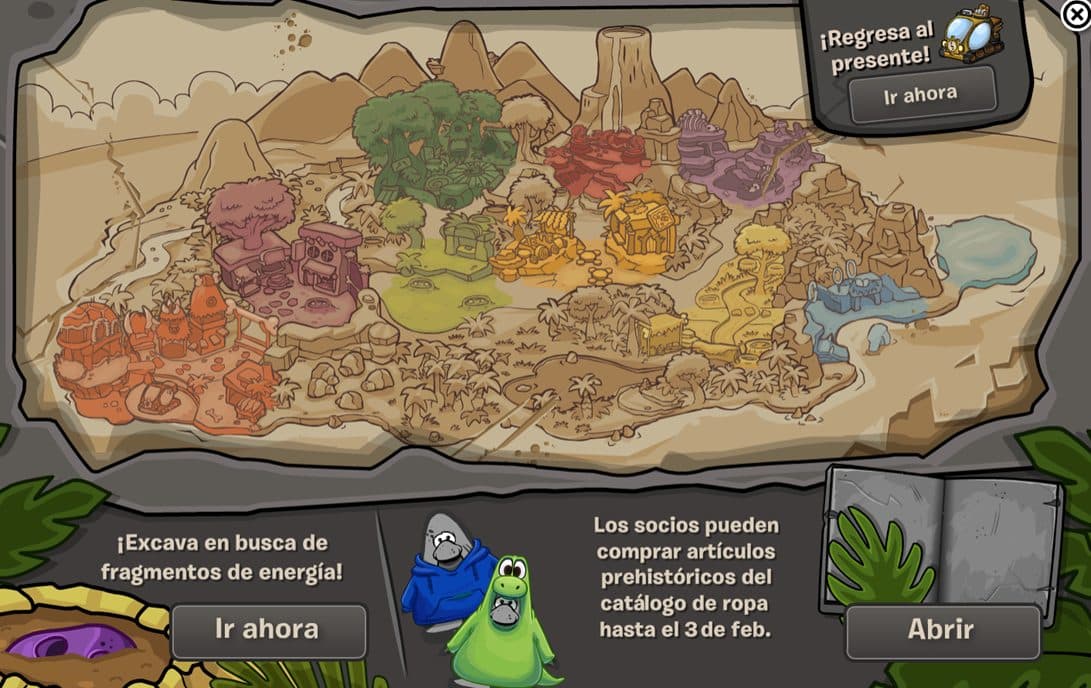1091x688 pixels.
Task: Open the catalog with the Abrir button
Action: (x=940, y=630)
